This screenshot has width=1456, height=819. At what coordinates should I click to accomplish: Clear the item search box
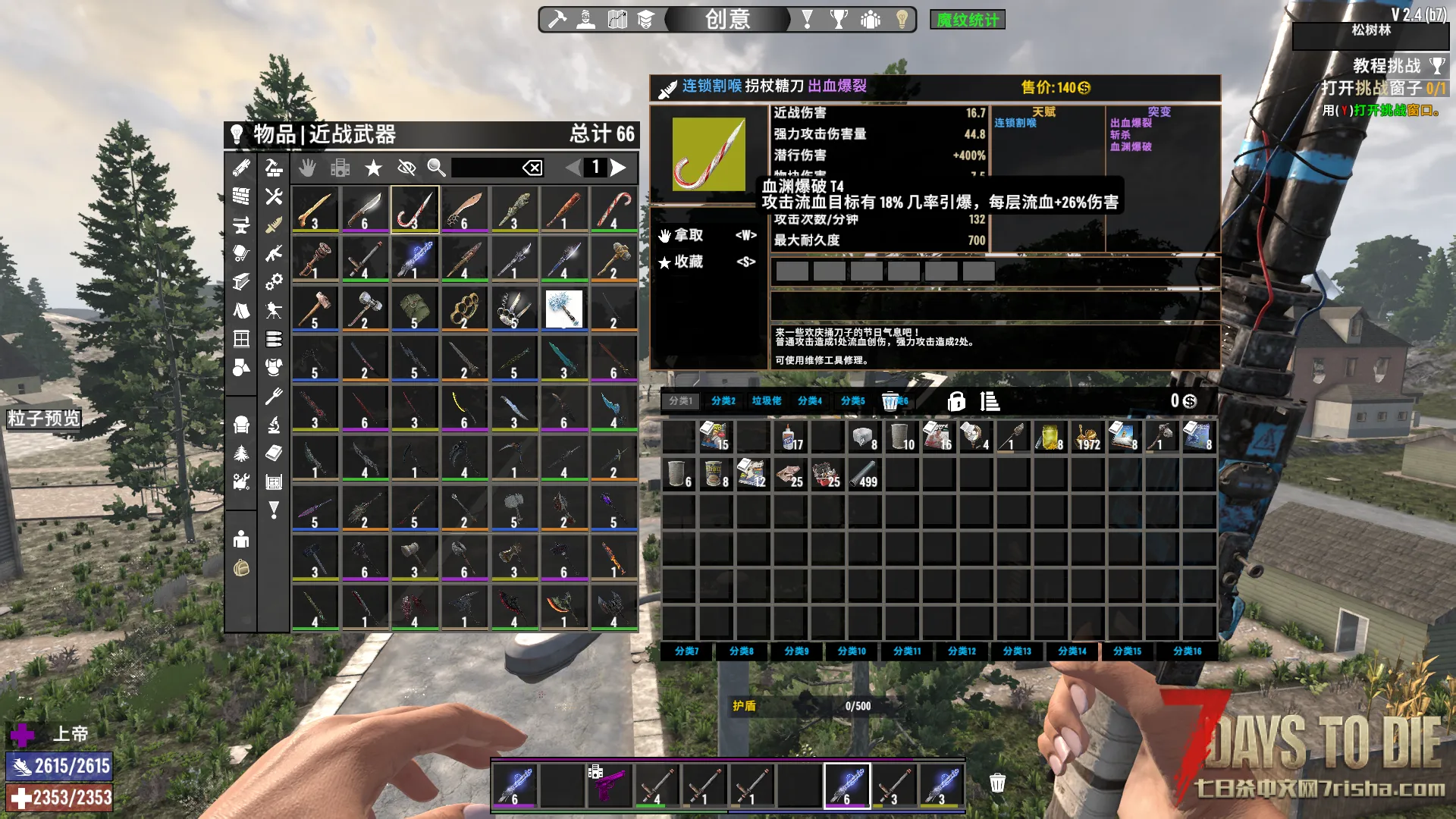click(532, 168)
